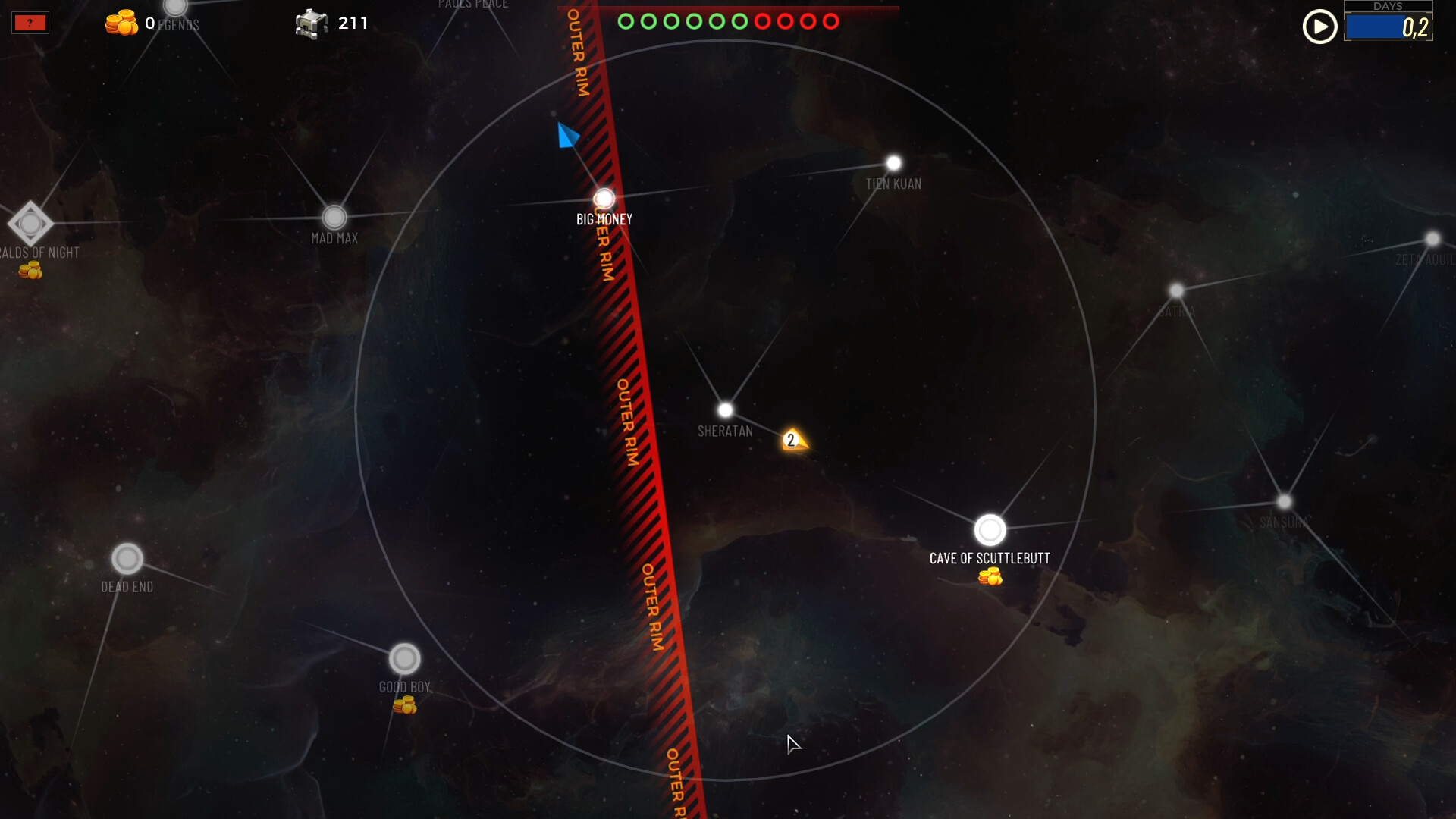The width and height of the screenshot is (1456, 819).
Task: Select the Sheratan star system
Action: click(x=725, y=410)
